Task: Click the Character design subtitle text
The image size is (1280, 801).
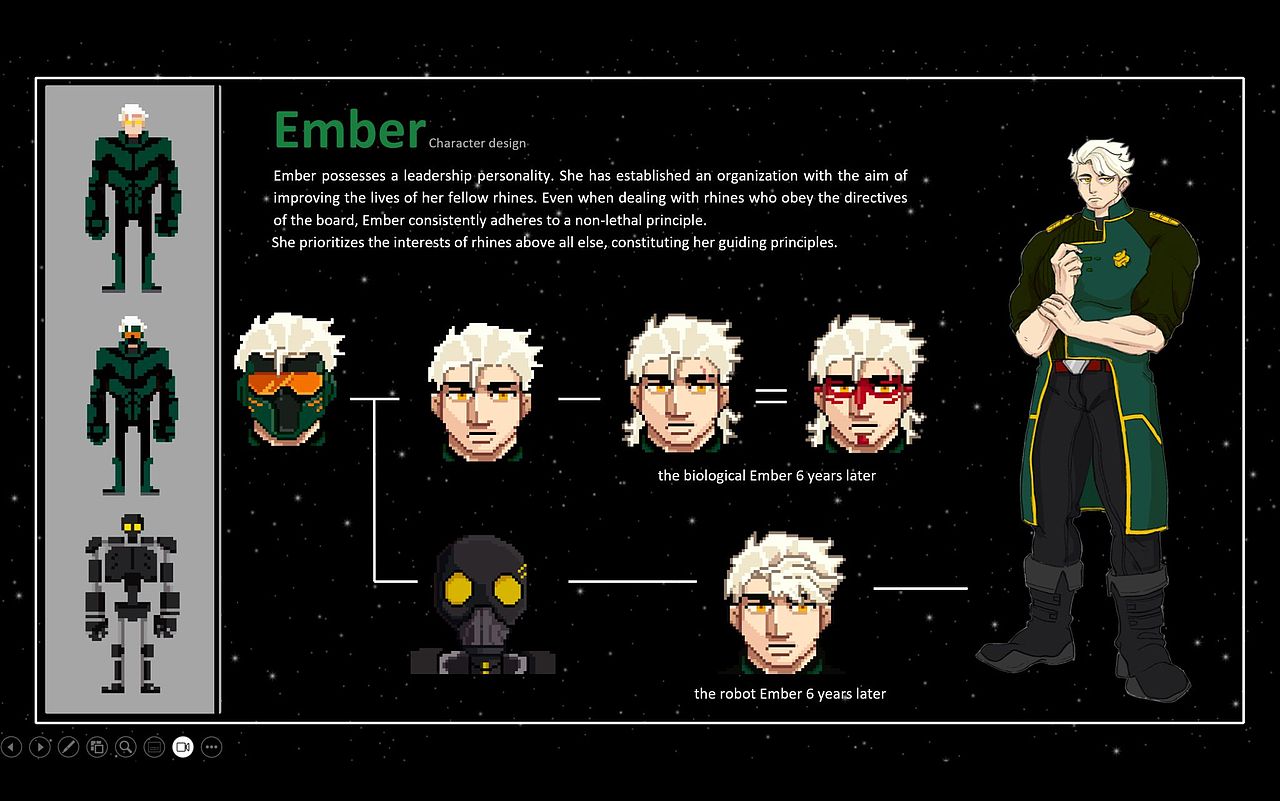Action: tap(477, 143)
